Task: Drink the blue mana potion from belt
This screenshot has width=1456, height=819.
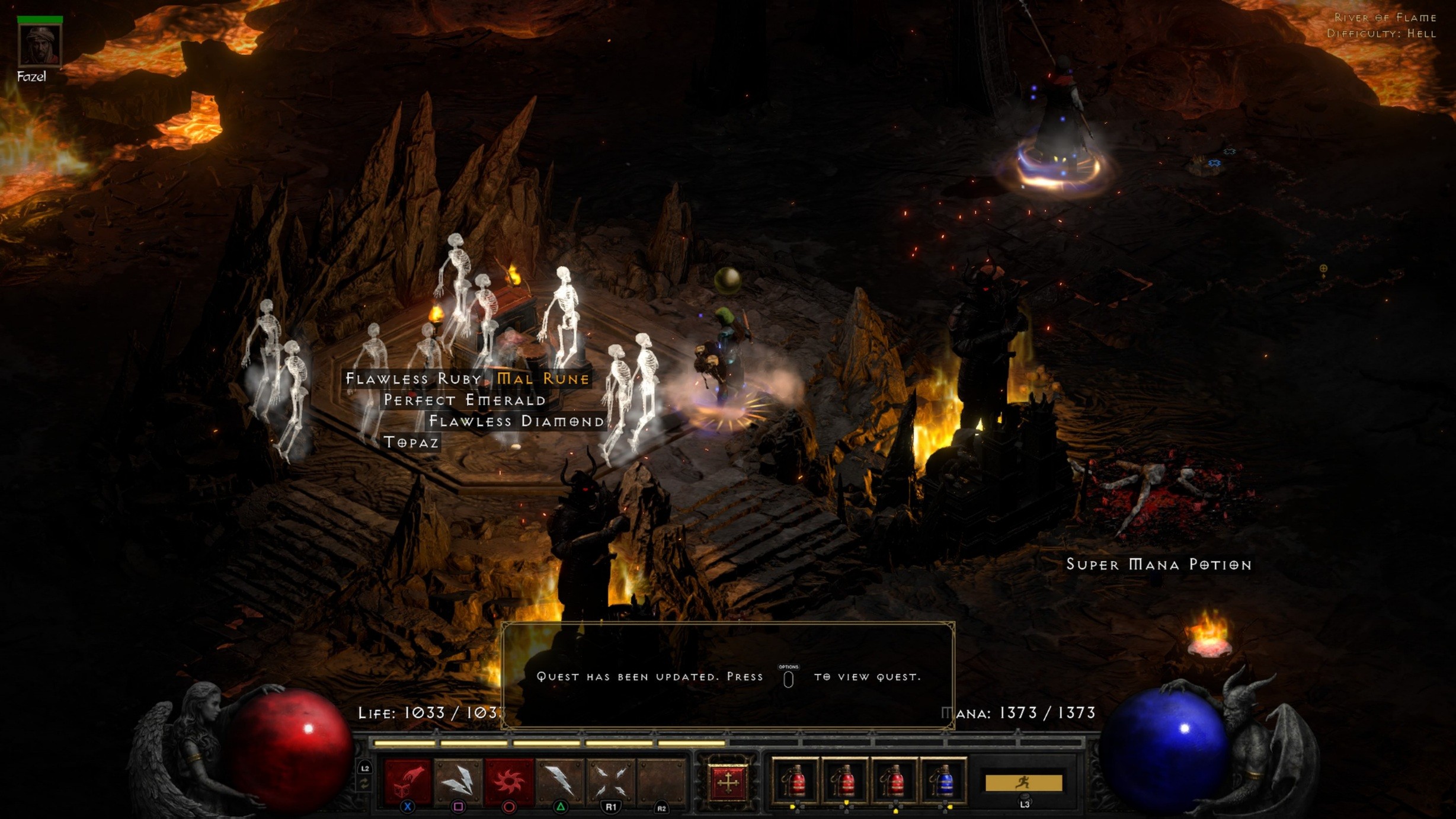Action: (944, 780)
